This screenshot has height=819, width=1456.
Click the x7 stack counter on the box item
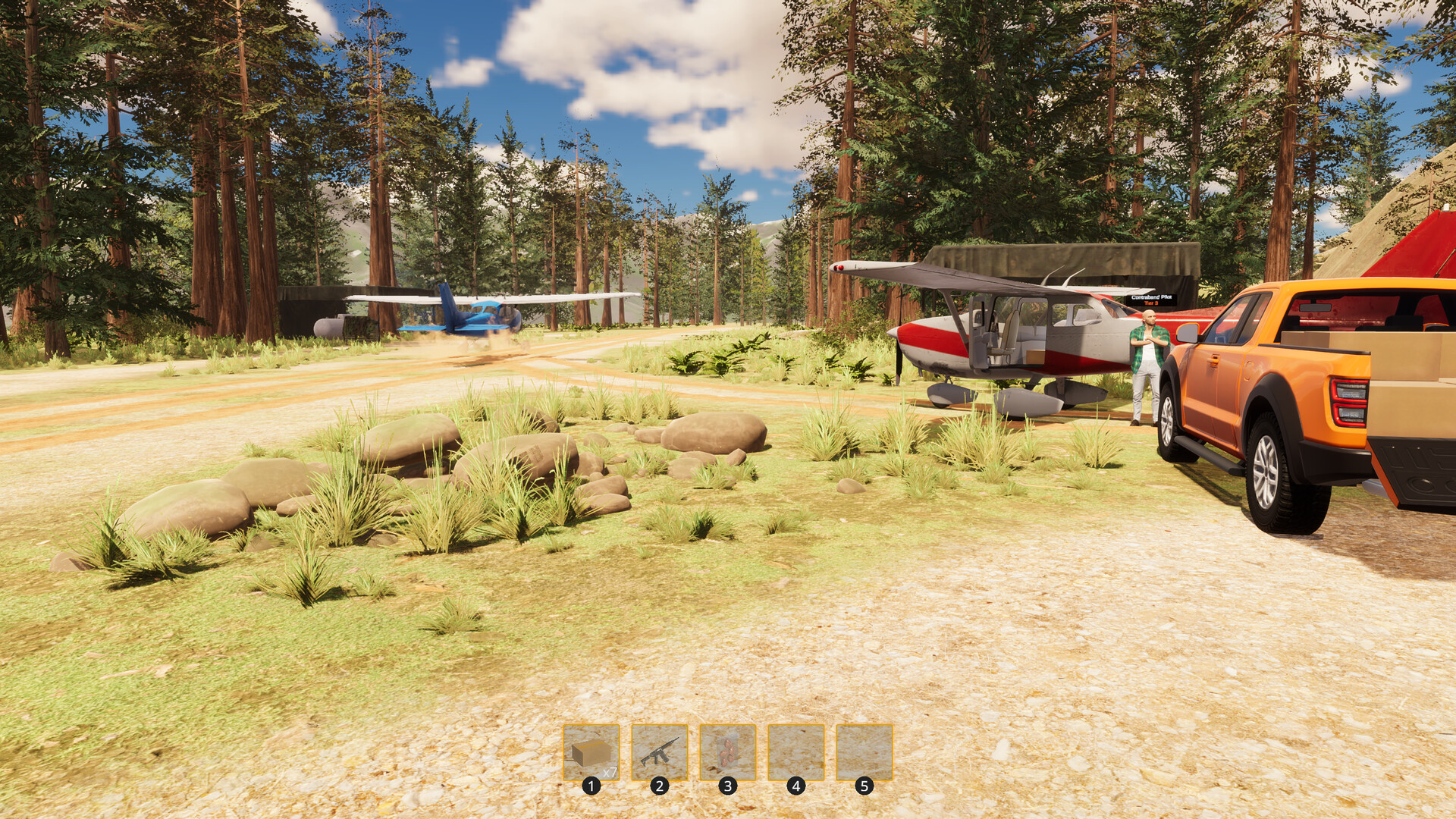click(610, 773)
